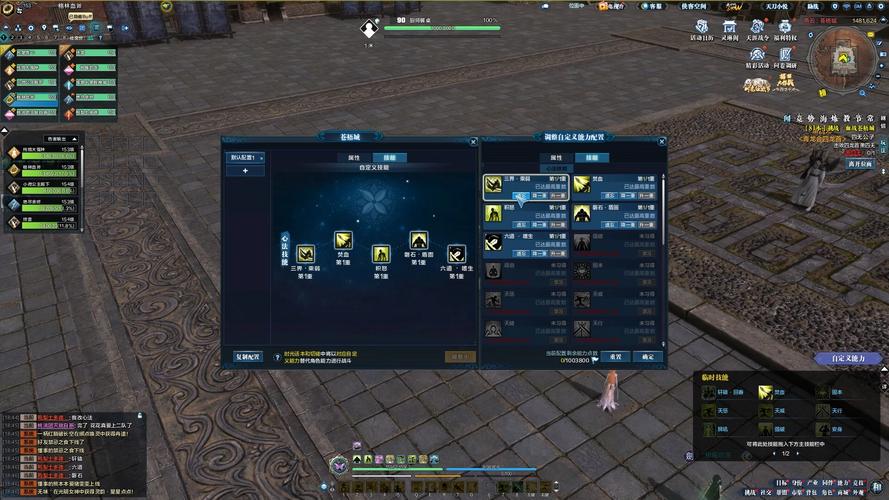Viewport: 889px width, 500px height.
Task: Click the 复制配置 copy button
Action: click(x=247, y=356)
